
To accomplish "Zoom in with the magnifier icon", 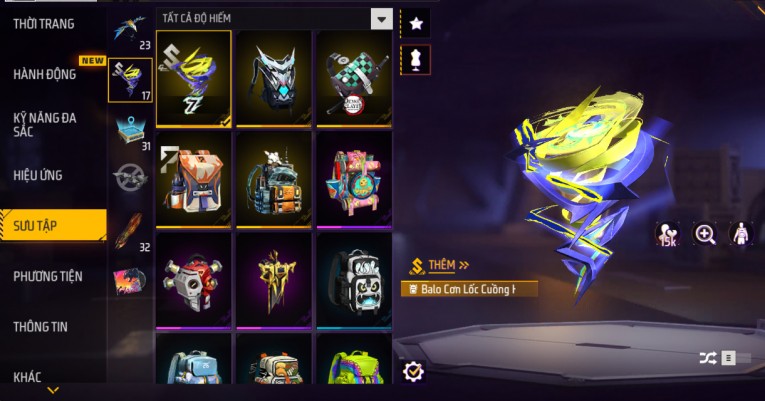I will (x=705, y=234).
